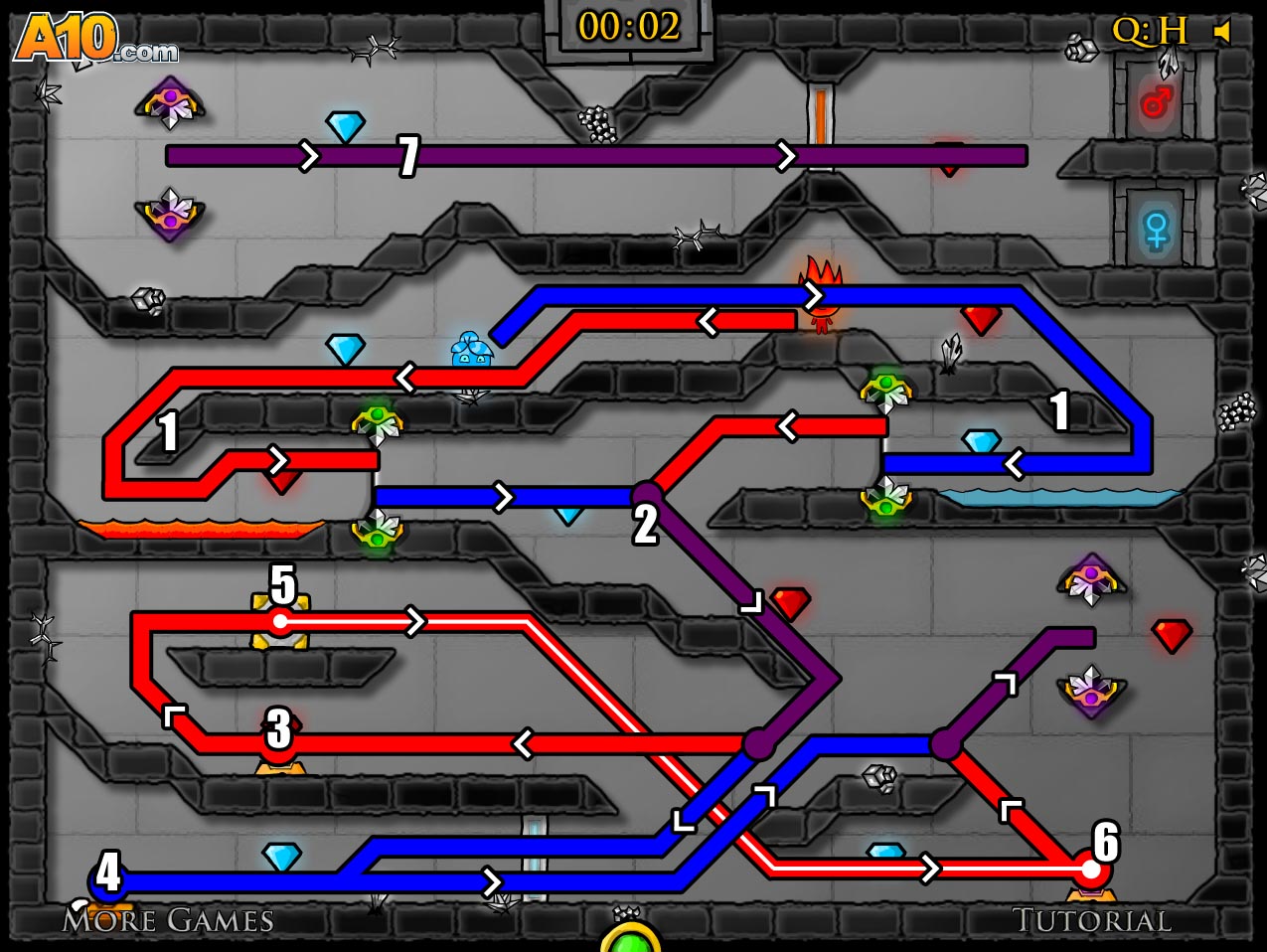The height and width of the screenshot is (952, 1267).
Task: Change the Q:H graphics quality setting
Action: click(1150, 32)
